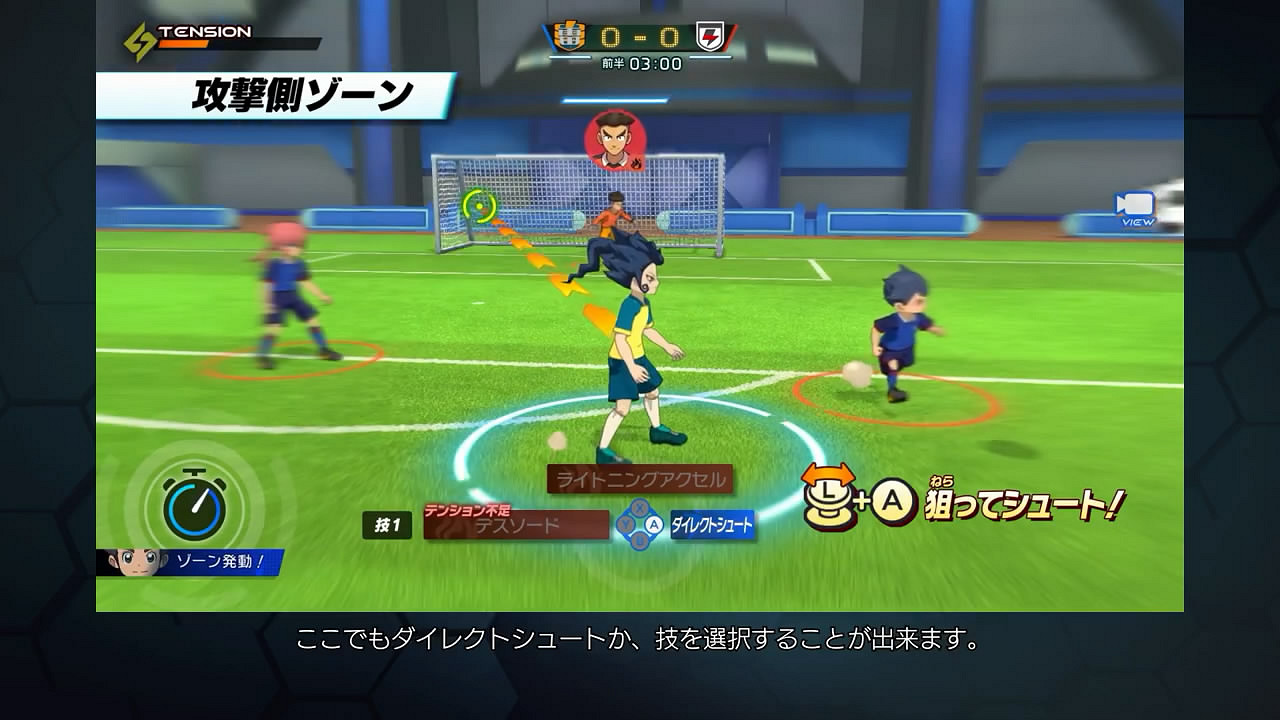1280x720 pixels.
Task: Click the X button on the command pad
Action: [640, 507]
